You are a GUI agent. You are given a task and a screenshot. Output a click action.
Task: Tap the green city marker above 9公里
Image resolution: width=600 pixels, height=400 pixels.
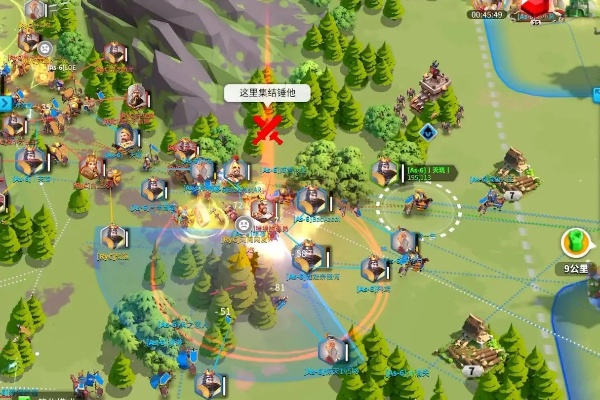[x=574, y=242]
